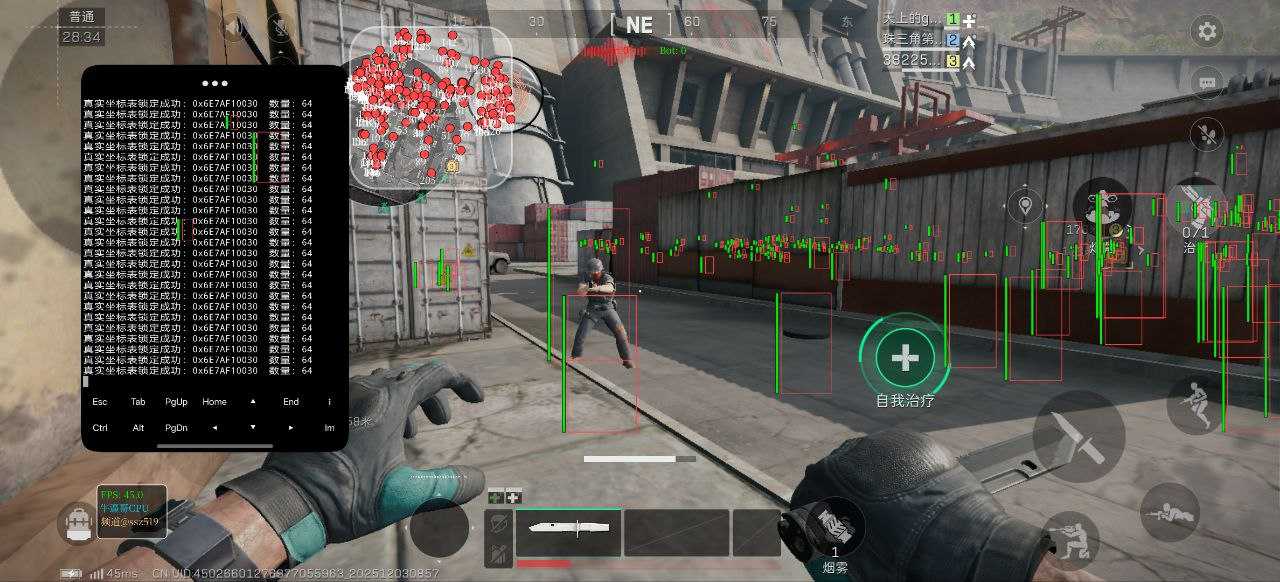Activate the self-heal button (自我治疗)

point(905,358)
